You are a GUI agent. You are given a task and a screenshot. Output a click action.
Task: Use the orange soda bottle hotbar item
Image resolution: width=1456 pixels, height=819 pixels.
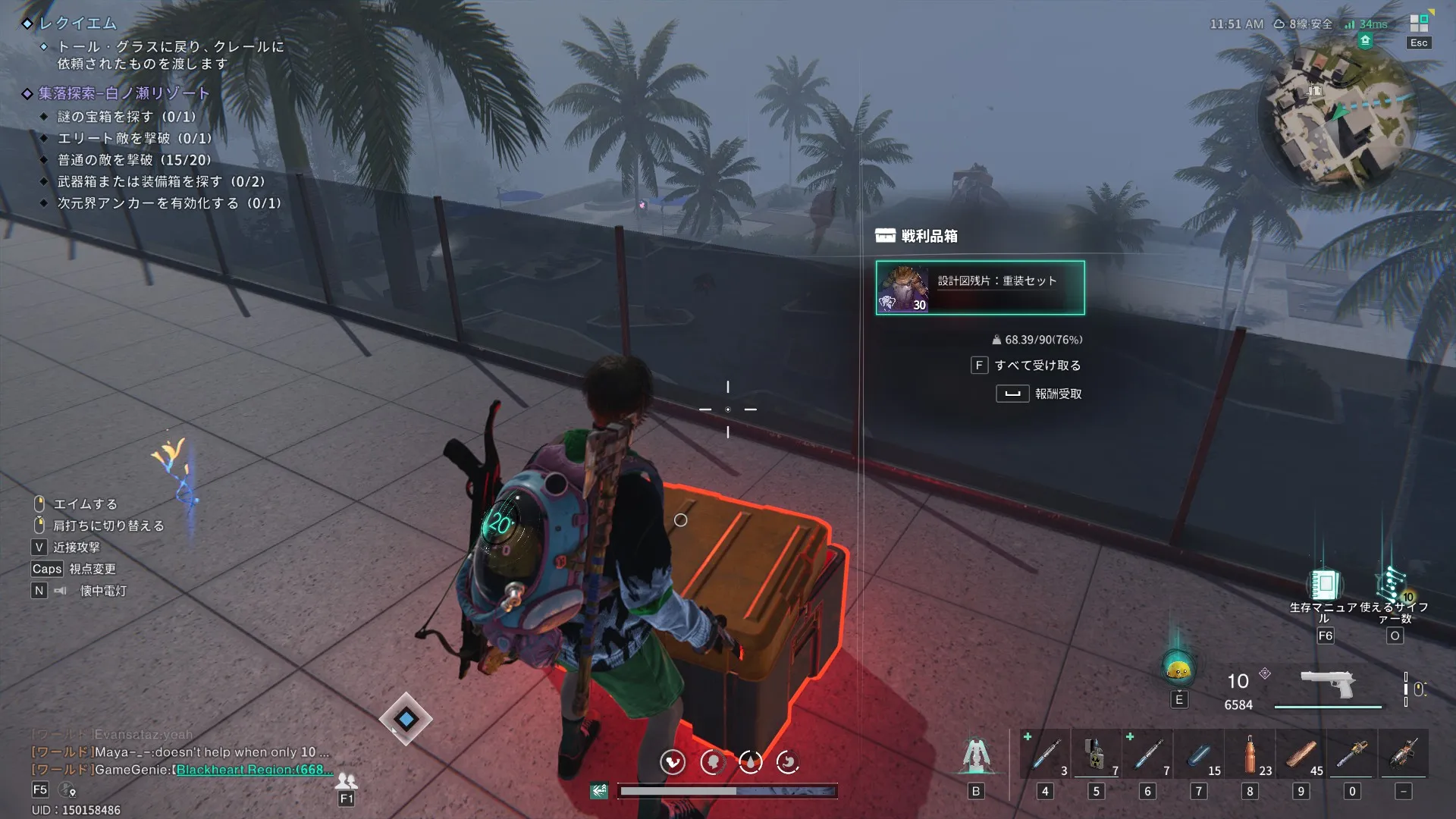tap(1250, 754)
